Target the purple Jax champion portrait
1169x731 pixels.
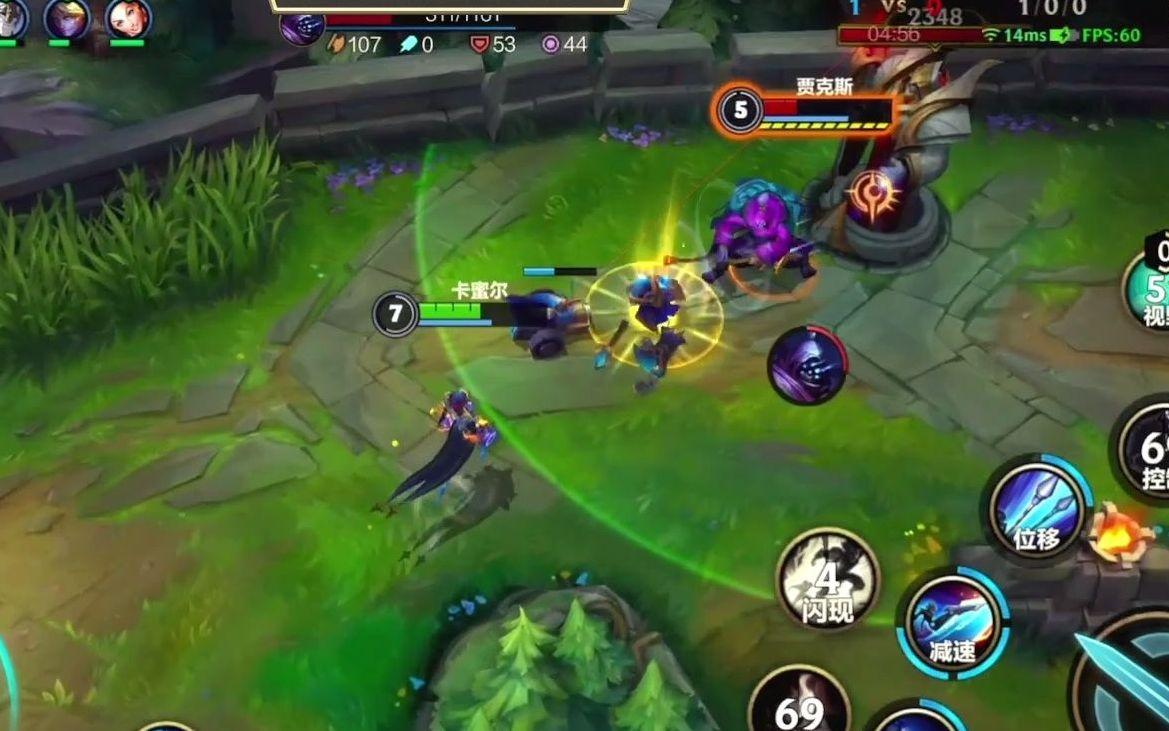point(806,366)
